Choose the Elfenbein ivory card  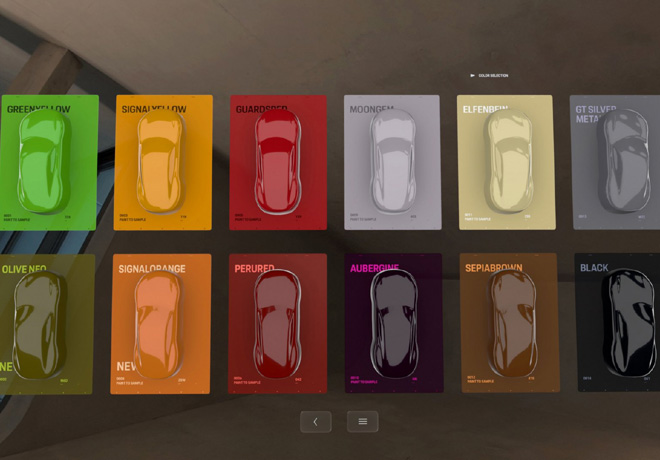[506, 163]
